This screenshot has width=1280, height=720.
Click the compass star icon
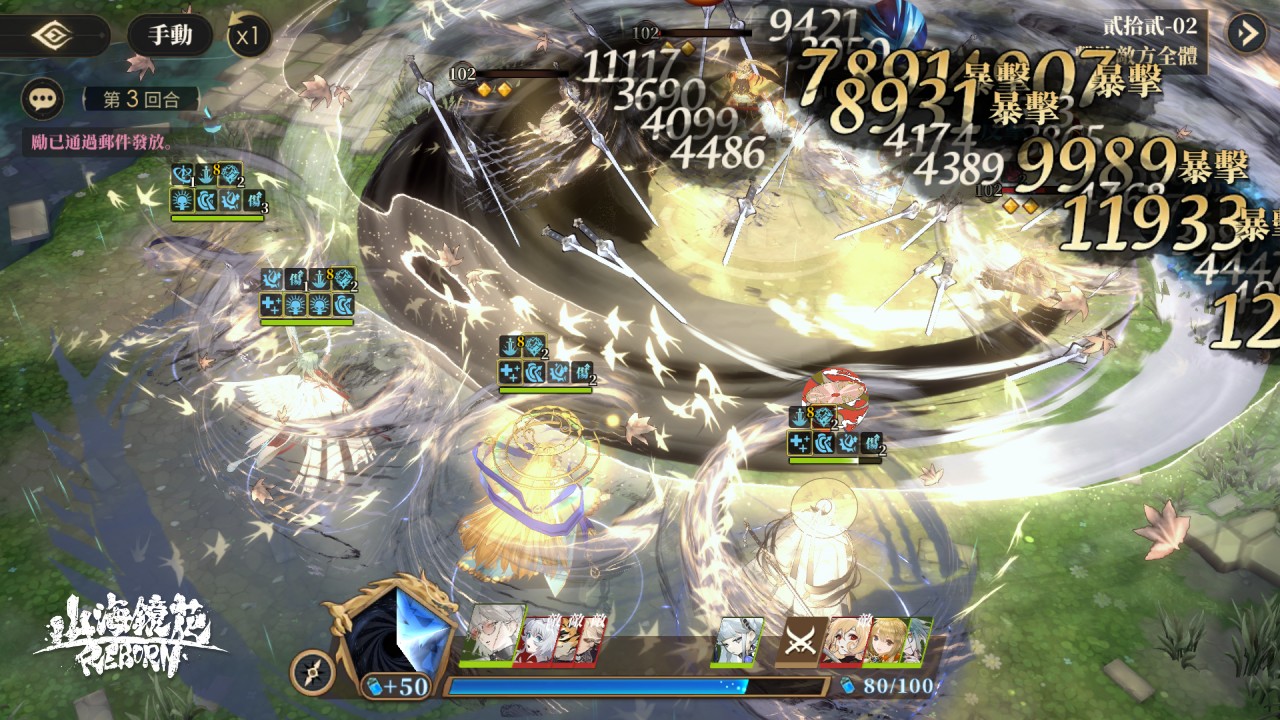point(312,673)
